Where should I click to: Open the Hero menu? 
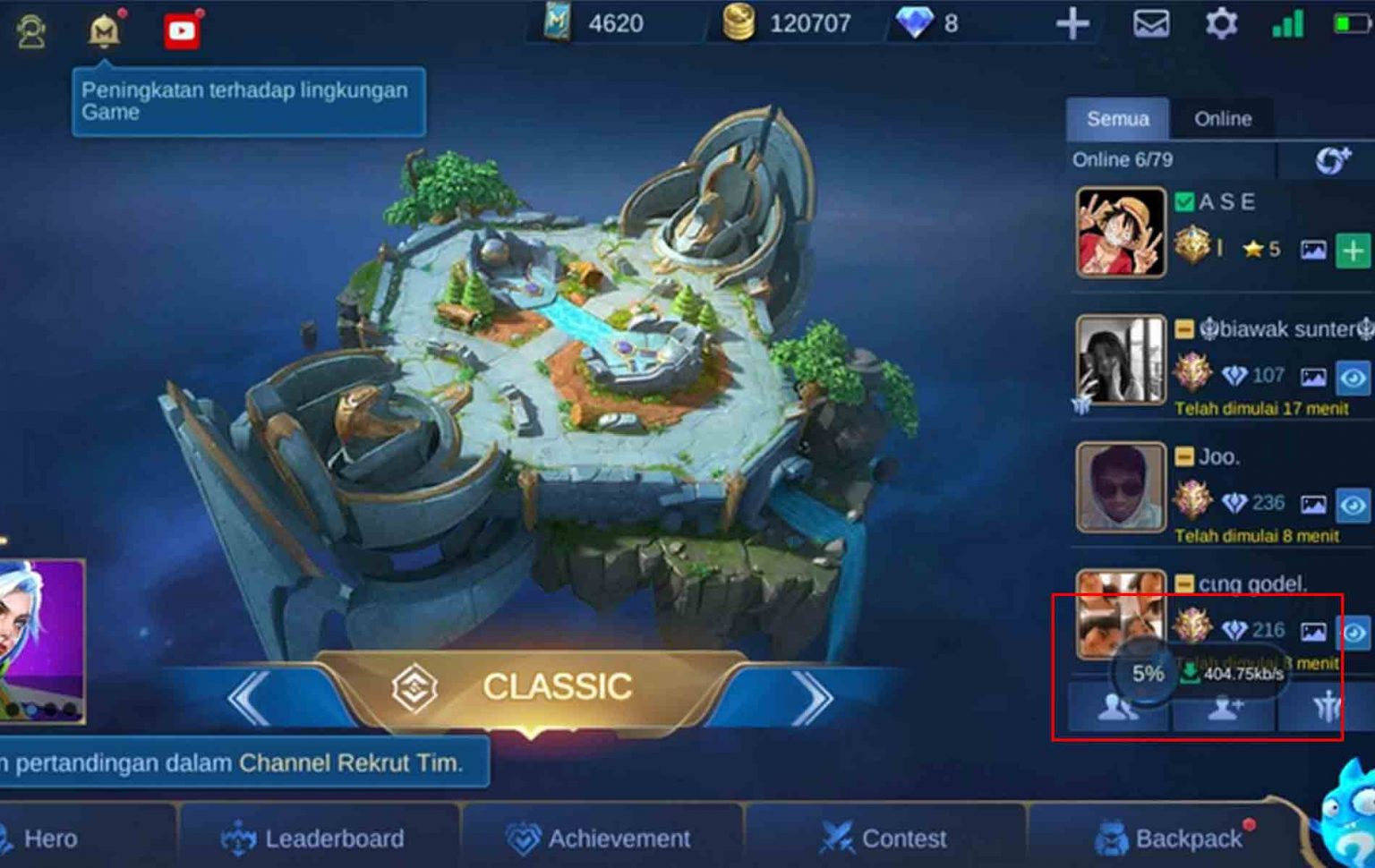tap(45, 838)
